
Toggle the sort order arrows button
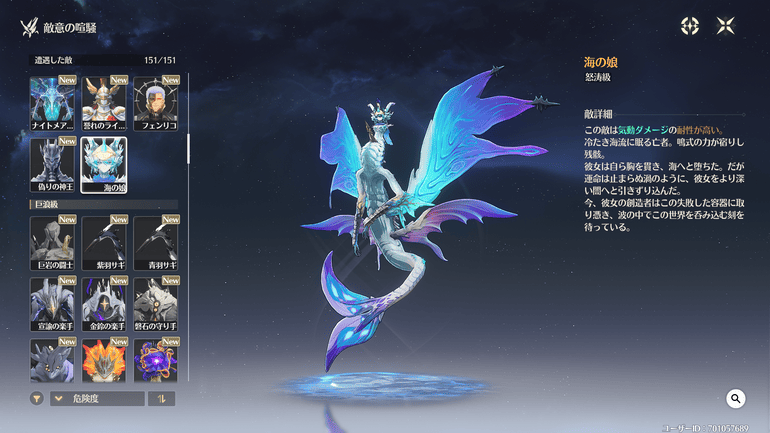pos(162,399)
